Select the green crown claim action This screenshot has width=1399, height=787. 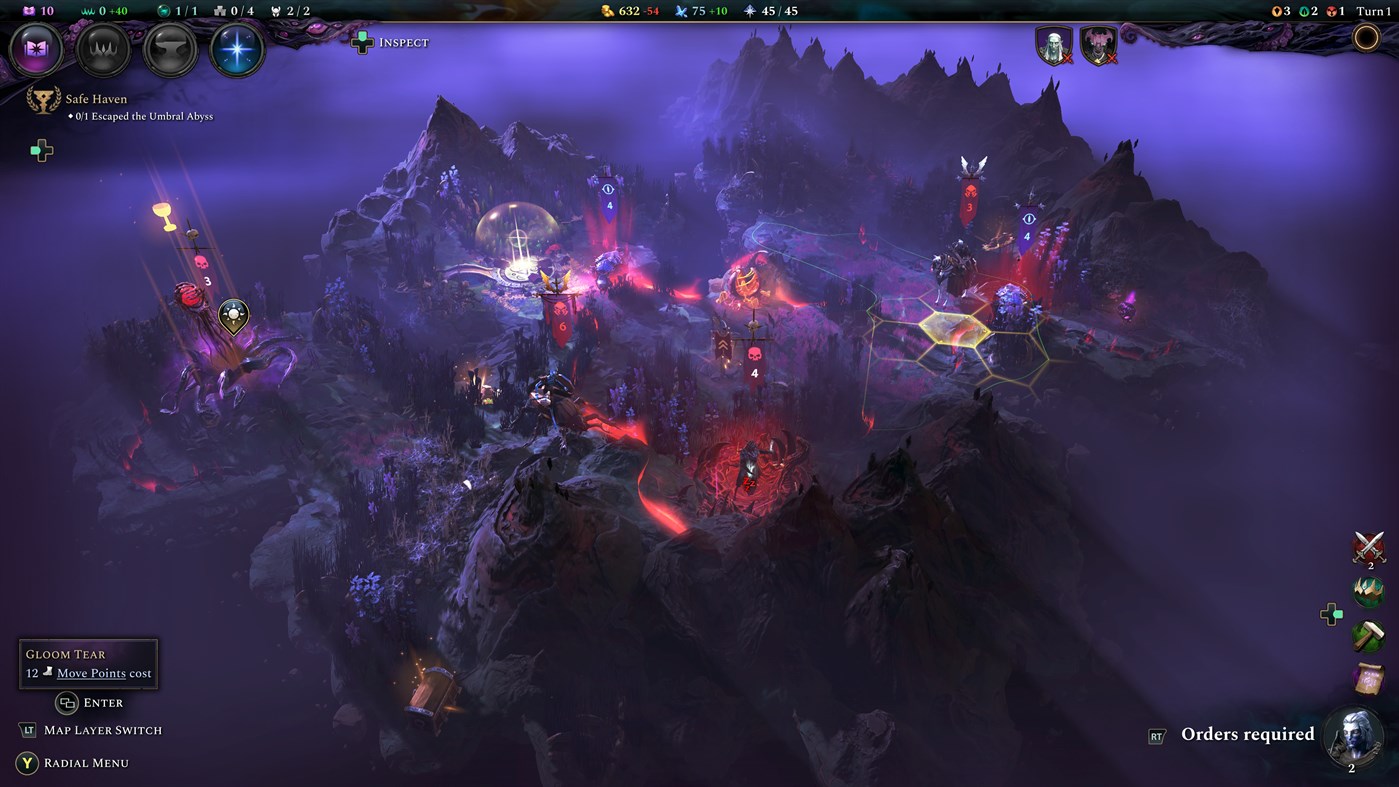[1368, 591]
